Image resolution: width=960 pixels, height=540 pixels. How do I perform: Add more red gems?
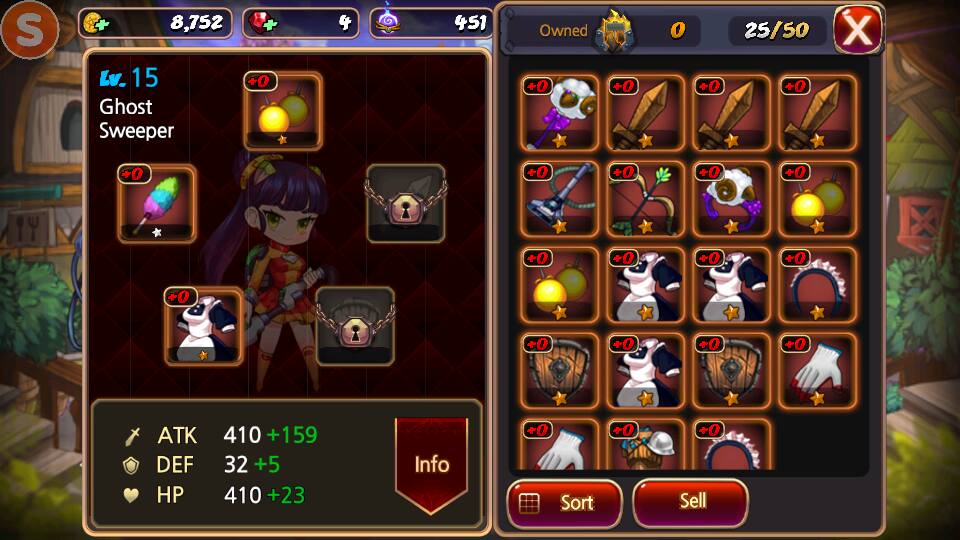point(263,22)
